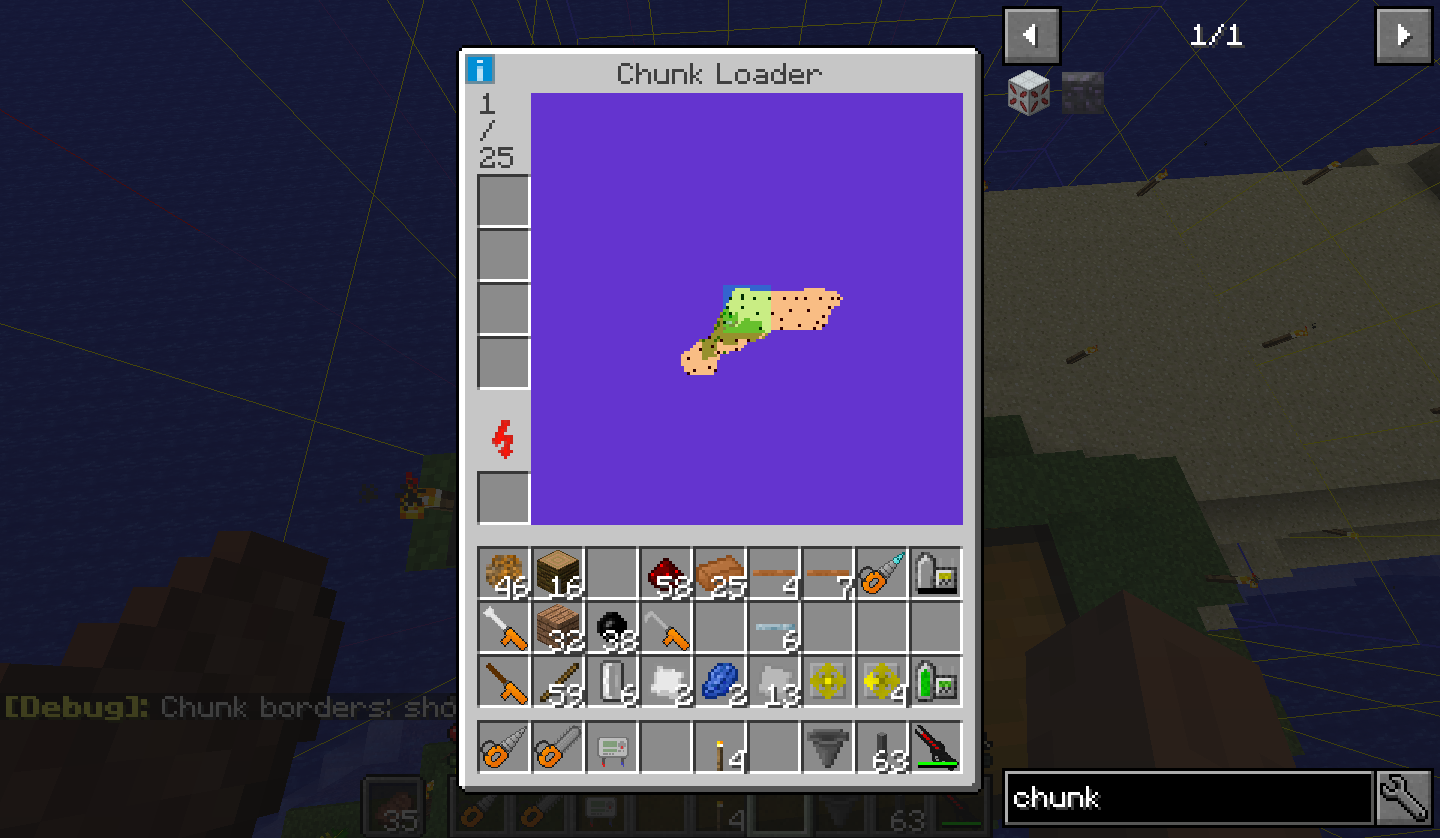
Task: Open the JEI wrench config button
Action: click(x=1404, y=797)
